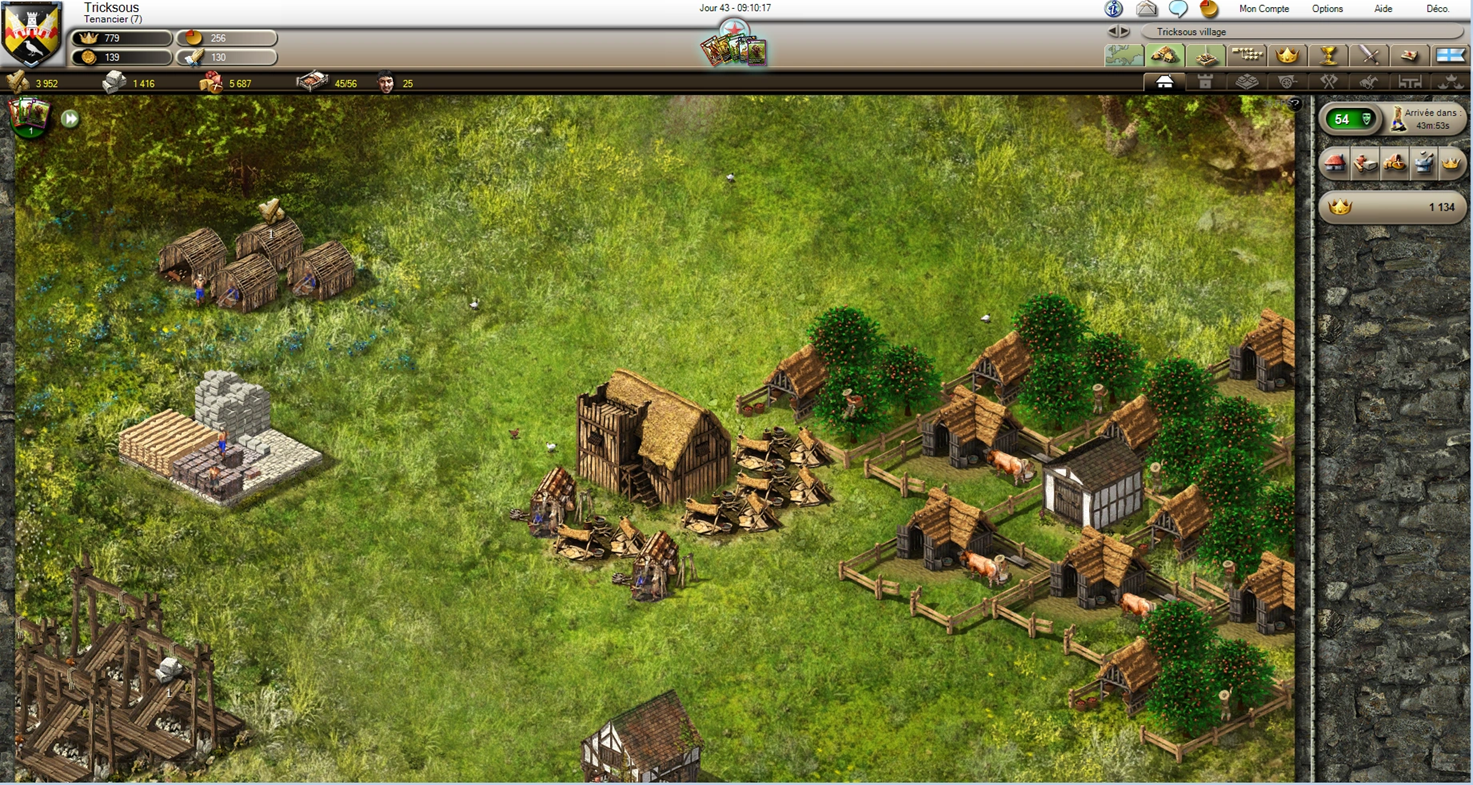Image resolution: width=1473 pixels, height=785 pixels.
Task: Click the player coat of arms shield
Action: coord(31,35)
